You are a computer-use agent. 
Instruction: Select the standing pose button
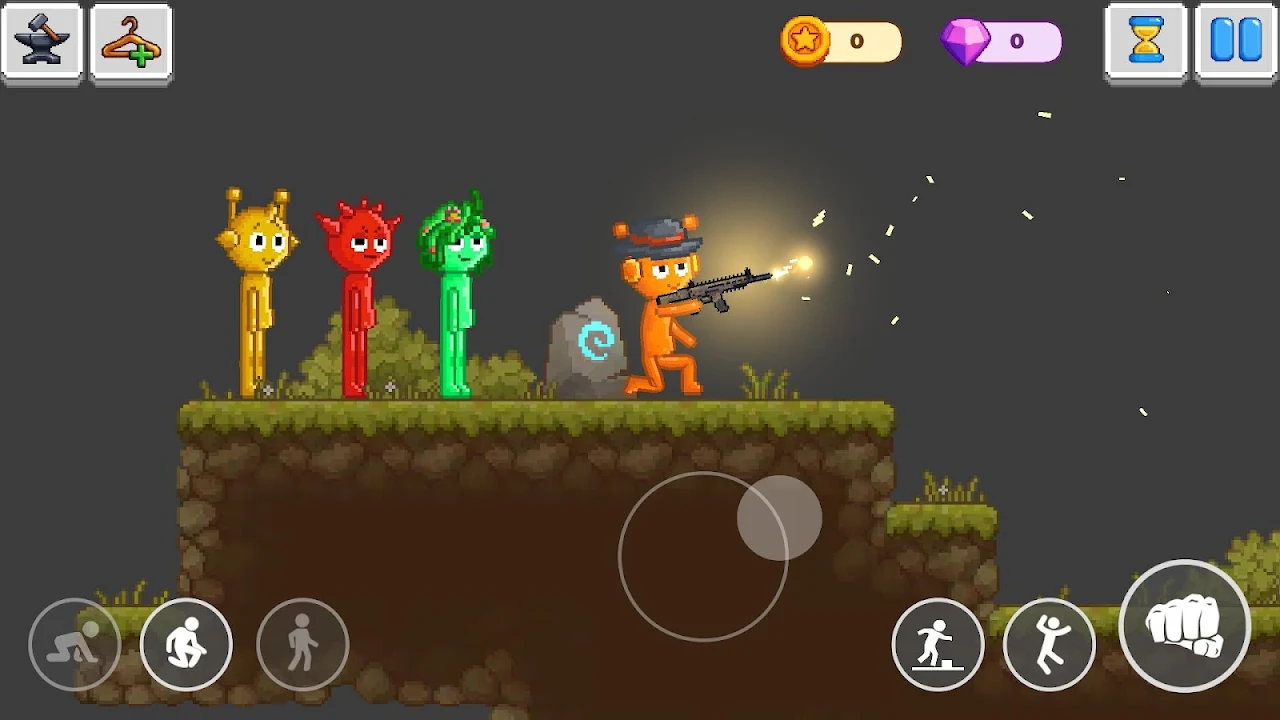click(x=303, y=645)
